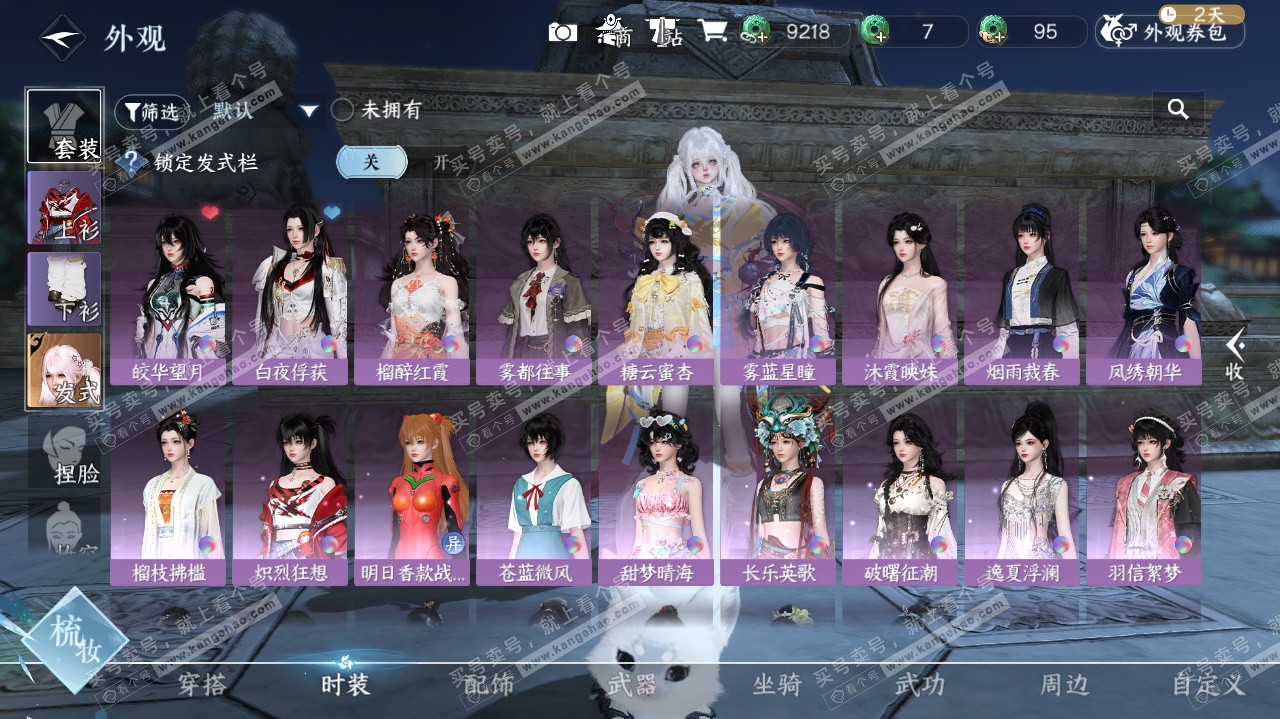Open the shopping cart icon
This screenshot has height=719, width=1280.
click(712, 32)
